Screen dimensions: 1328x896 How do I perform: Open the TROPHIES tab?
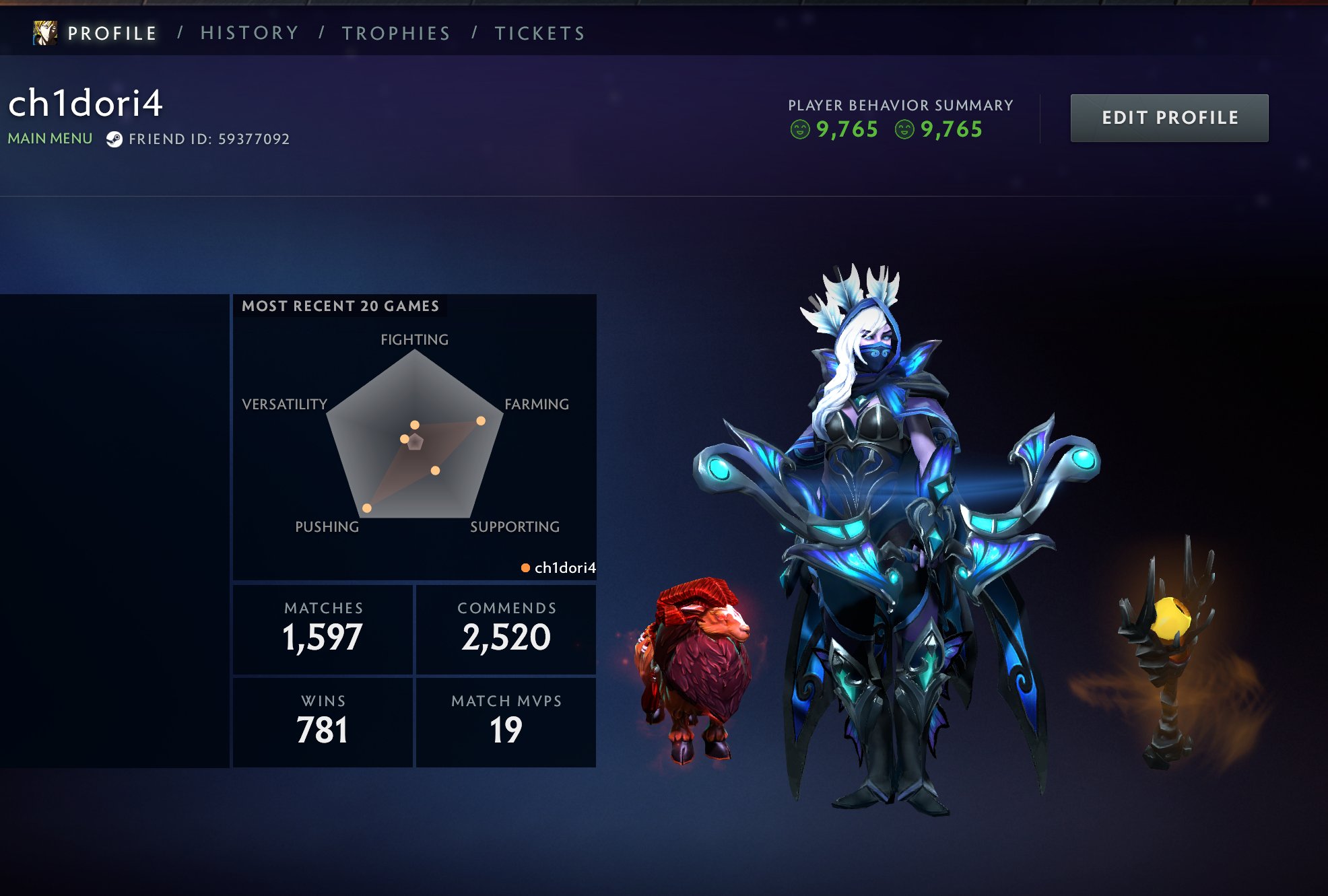click(397, 32)
